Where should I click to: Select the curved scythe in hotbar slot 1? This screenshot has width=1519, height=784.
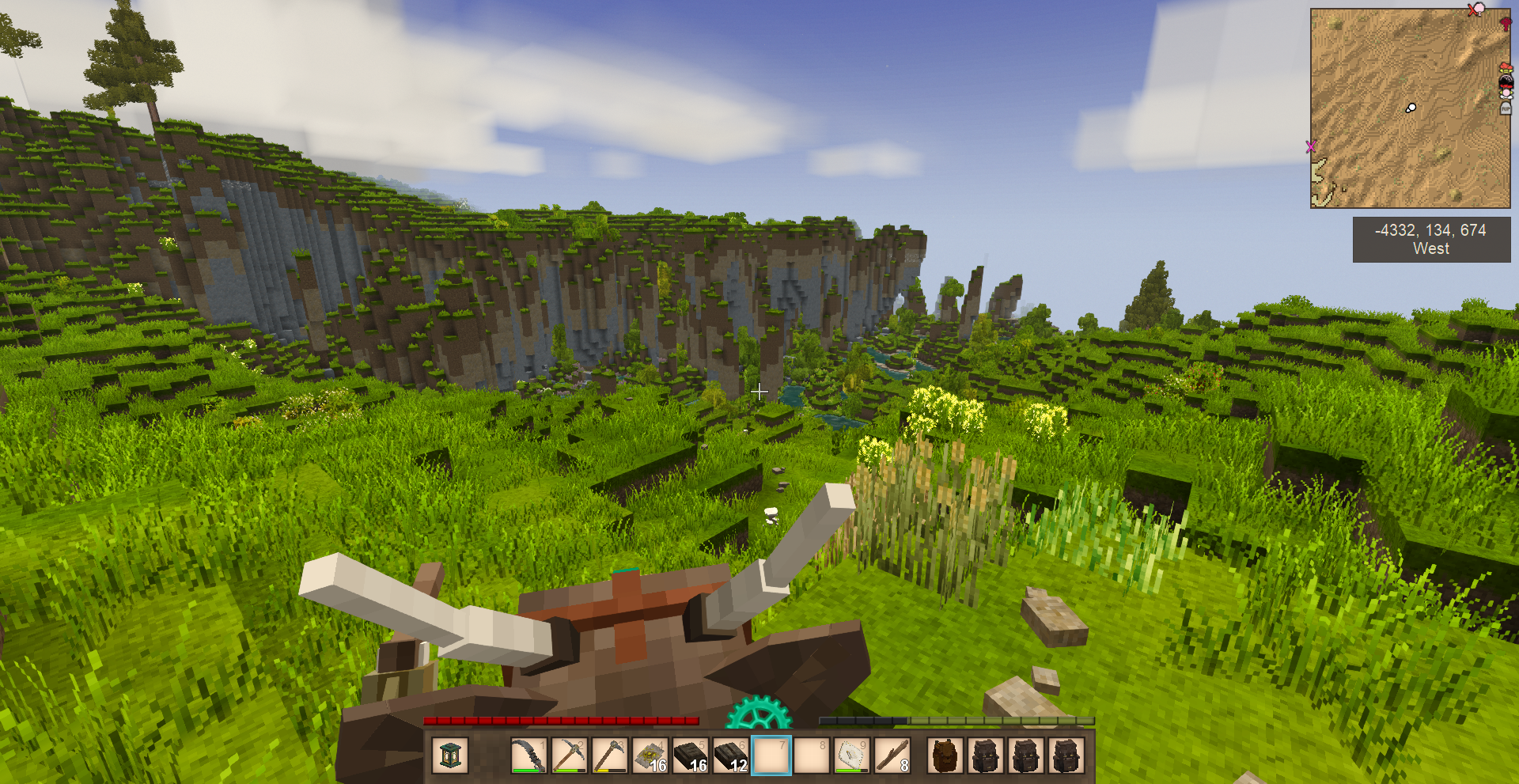[x=528, y=756]
